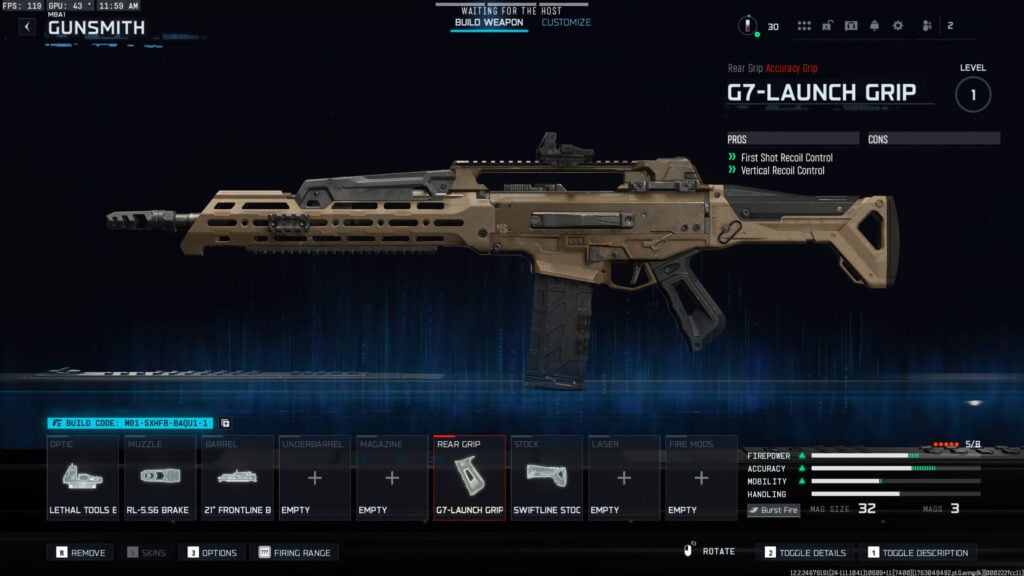Remove the selected attachment
The width and height of the screenshot is (1024, 576).
(80, 552)
